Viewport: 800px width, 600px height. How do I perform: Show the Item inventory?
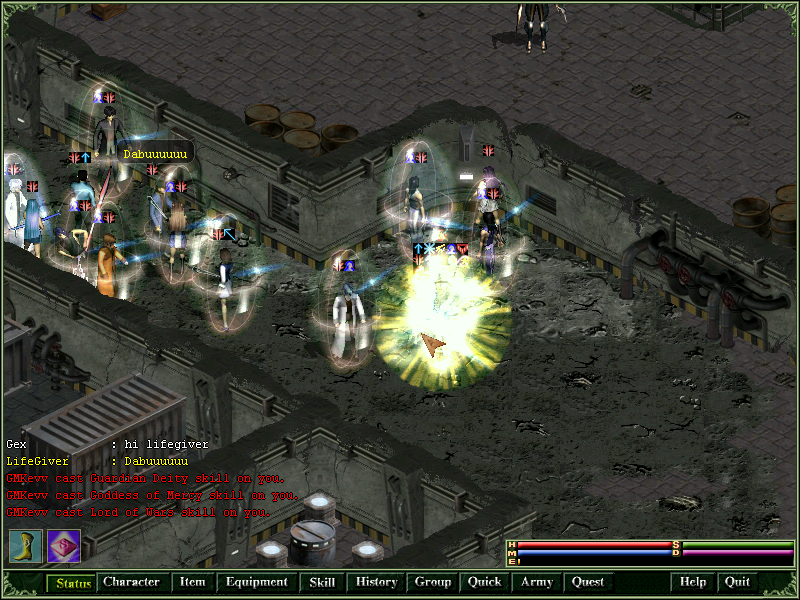click(192, 582)
